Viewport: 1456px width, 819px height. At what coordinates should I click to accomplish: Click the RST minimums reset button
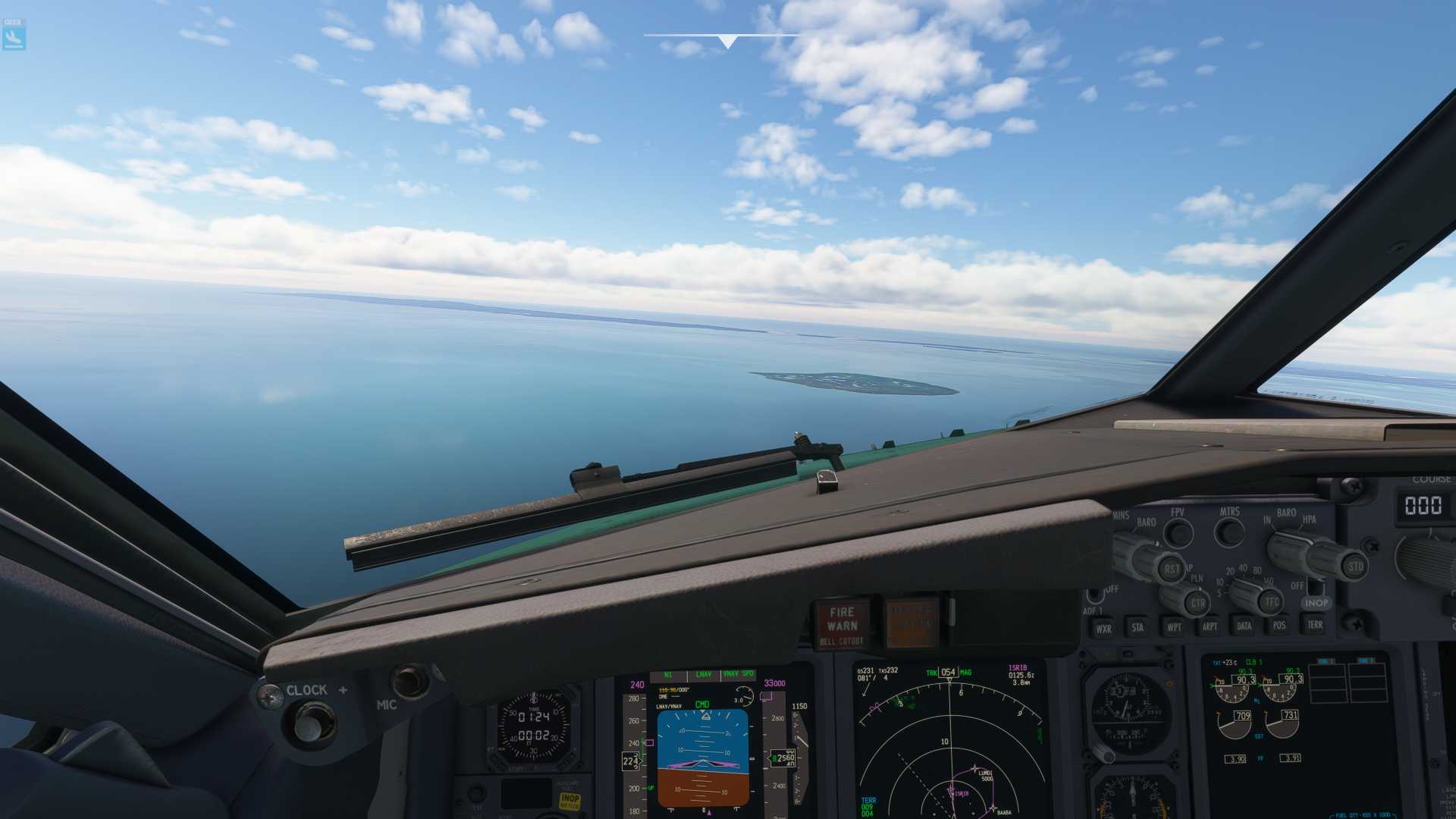click(1172, 569)
